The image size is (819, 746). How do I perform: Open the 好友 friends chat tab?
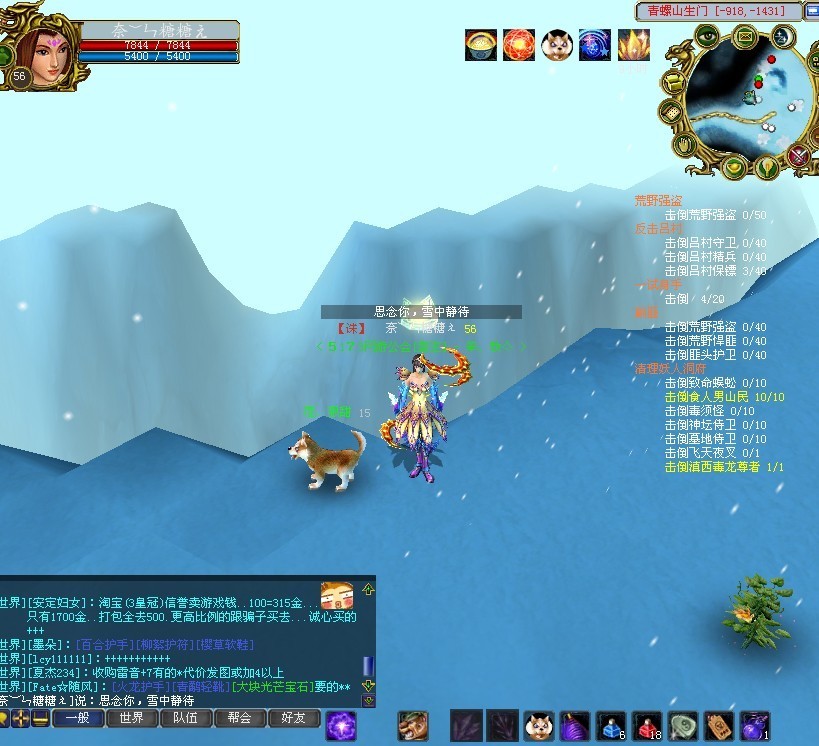coord(293,718)
